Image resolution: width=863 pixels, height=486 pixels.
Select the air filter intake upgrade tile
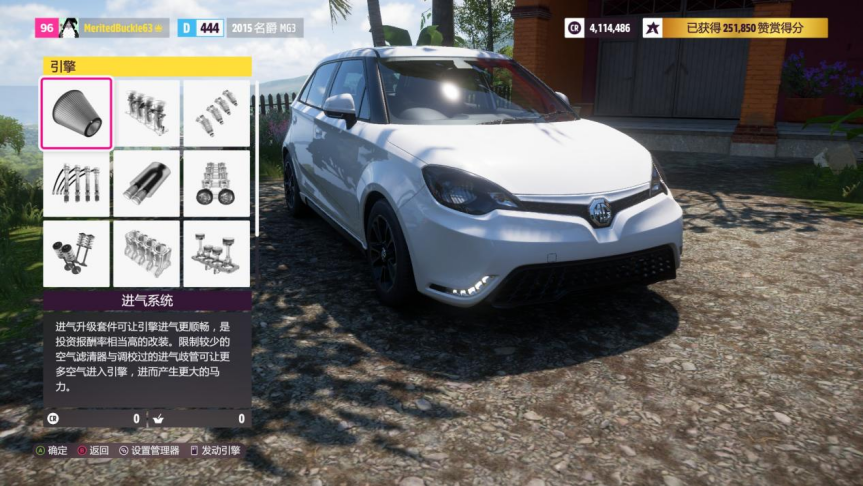76,113
